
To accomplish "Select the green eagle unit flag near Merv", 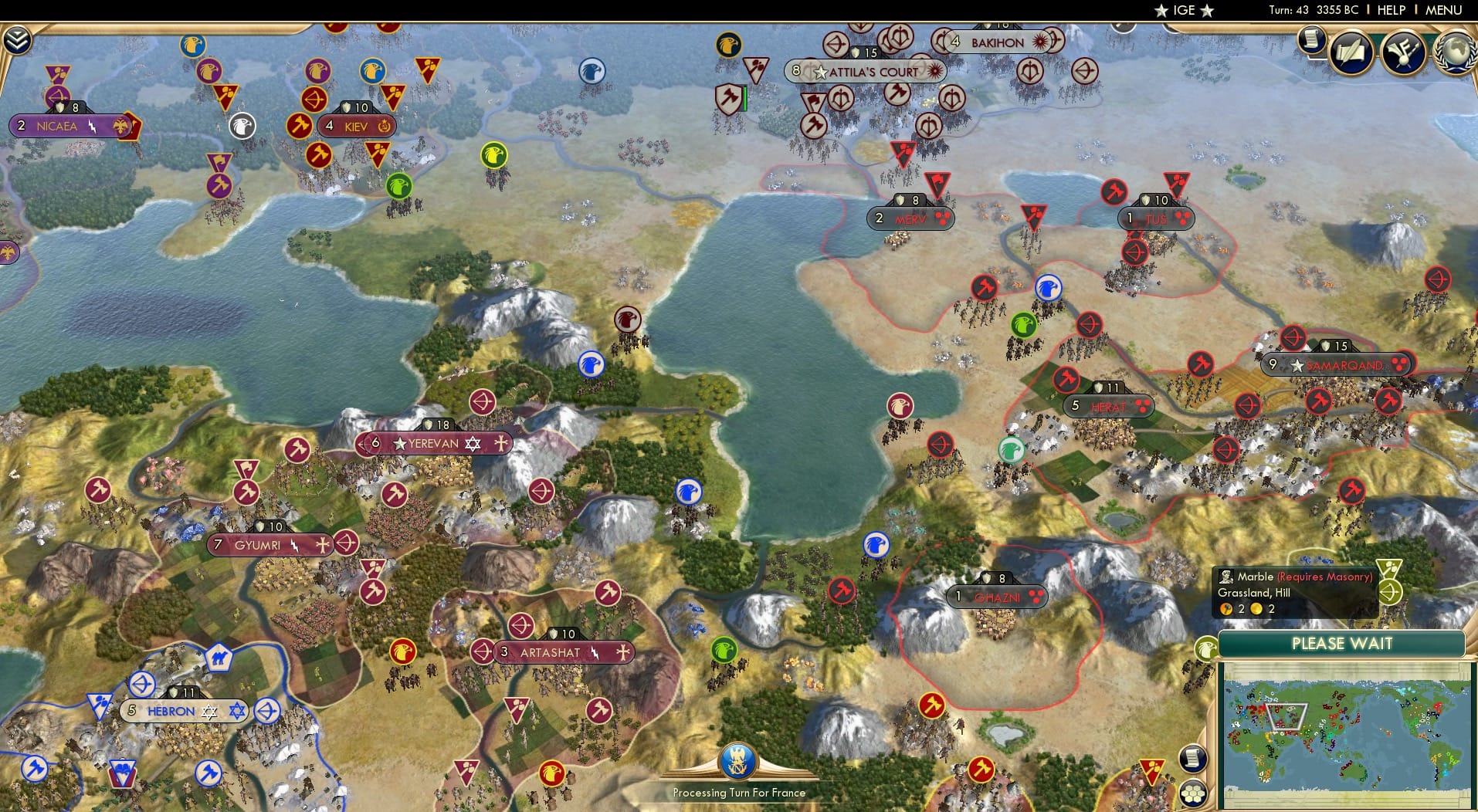I will coord(1024,324).
